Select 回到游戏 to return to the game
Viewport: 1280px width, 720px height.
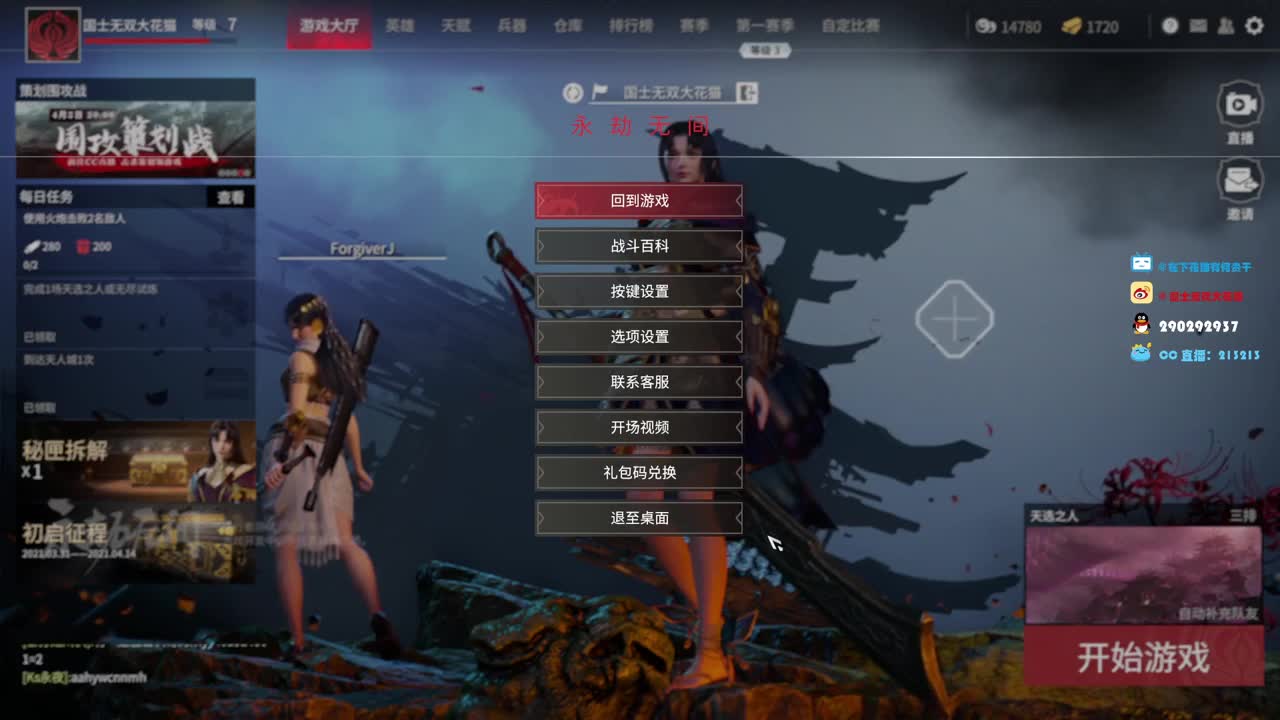pos(639,200)
